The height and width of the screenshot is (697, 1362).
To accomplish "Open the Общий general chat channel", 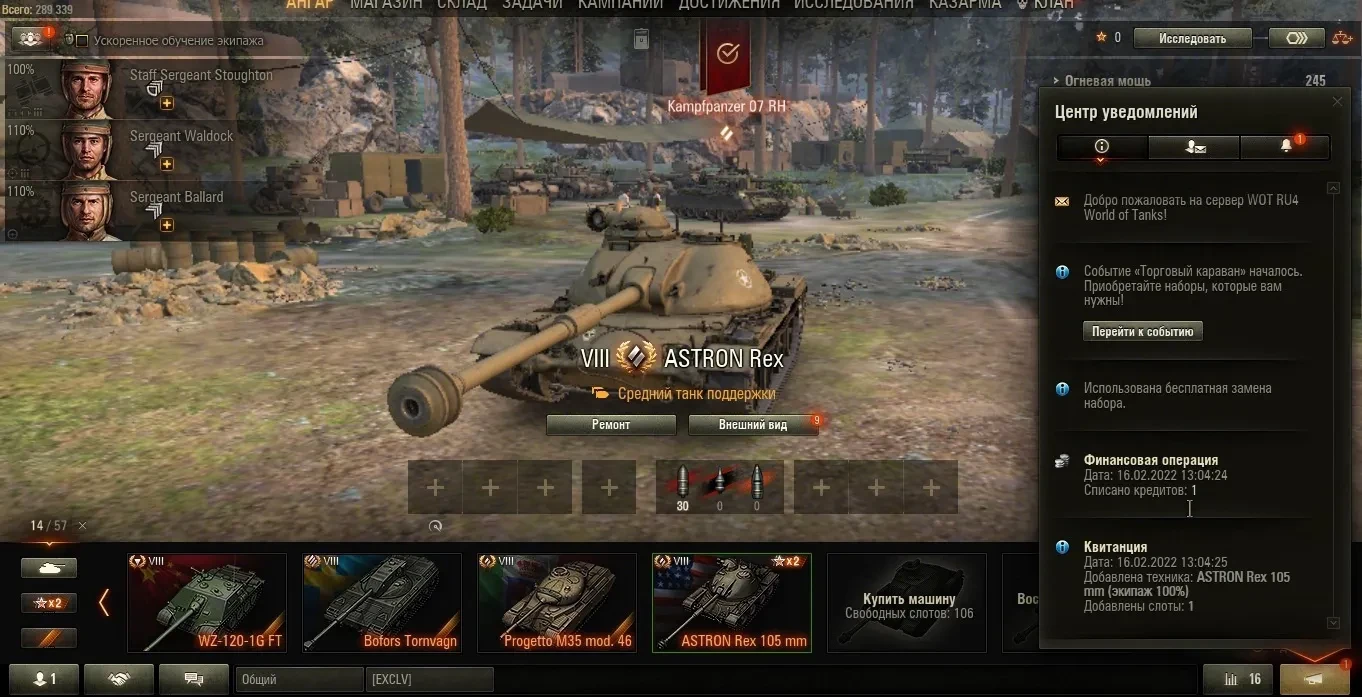I will tap(298, 680).
